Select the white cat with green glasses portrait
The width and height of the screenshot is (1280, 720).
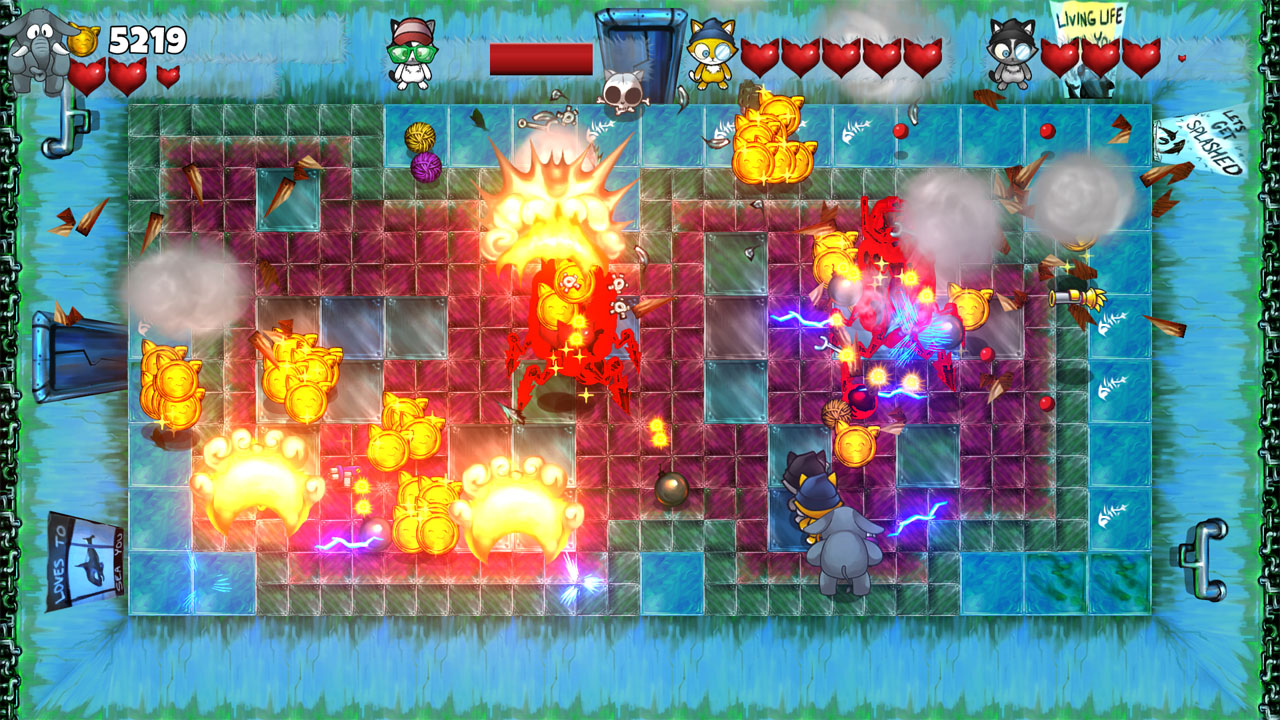[x=410, y=55]
